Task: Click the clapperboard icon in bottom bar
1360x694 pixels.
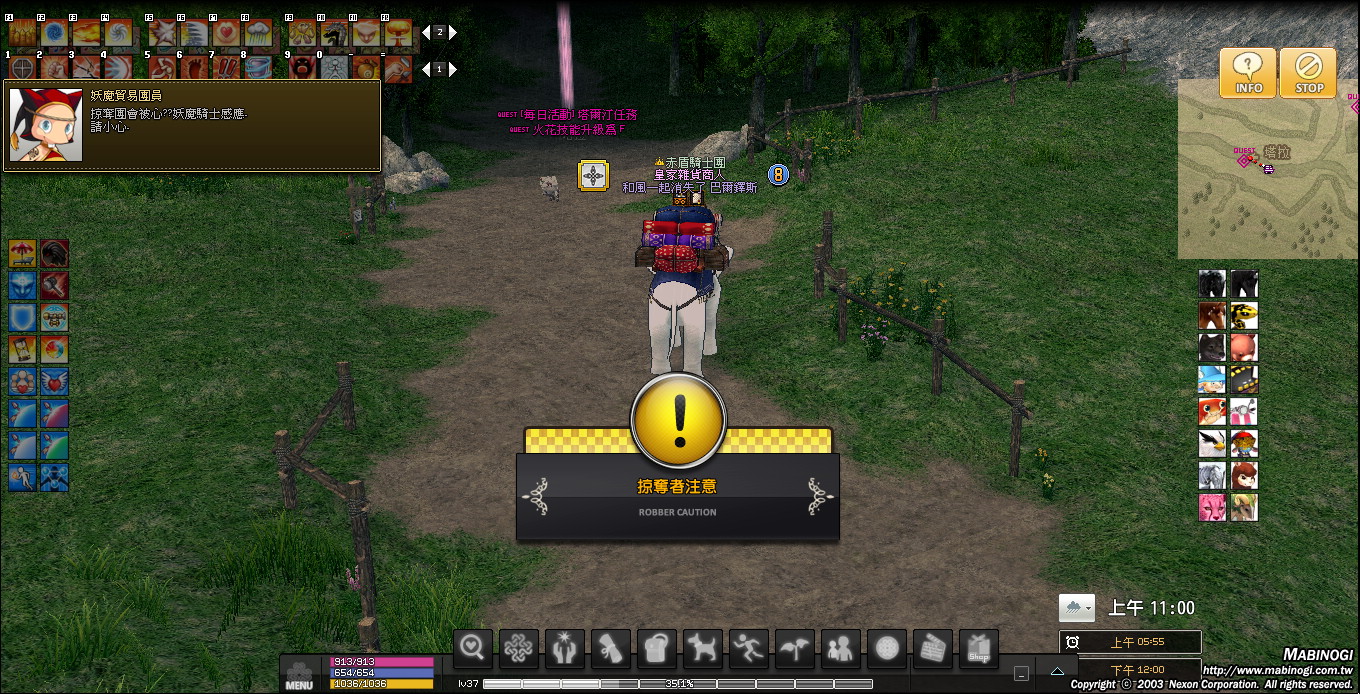Action: coord(933,649)
